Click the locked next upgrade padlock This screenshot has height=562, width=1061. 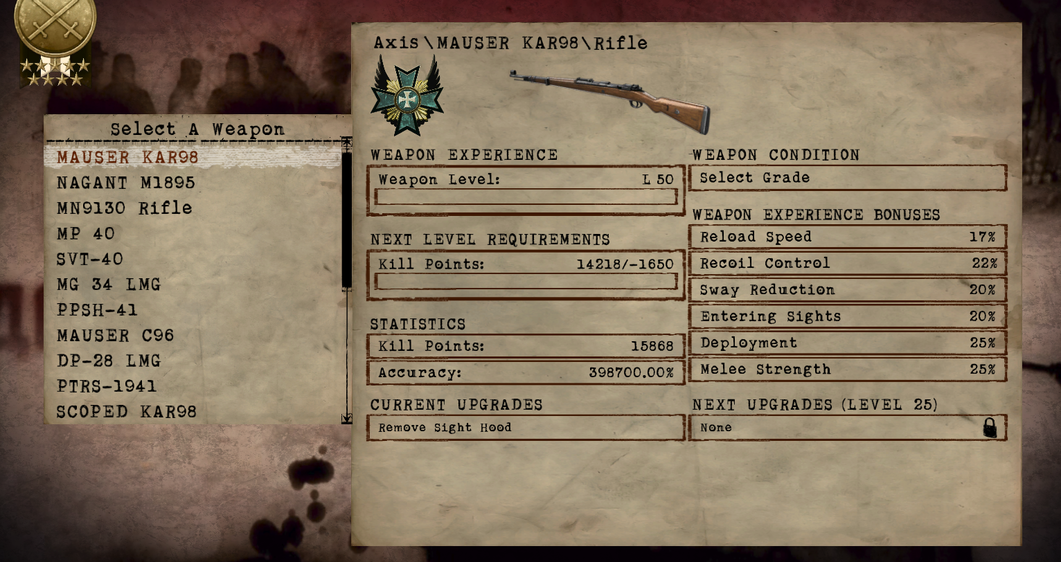click(x=990, y=428)
